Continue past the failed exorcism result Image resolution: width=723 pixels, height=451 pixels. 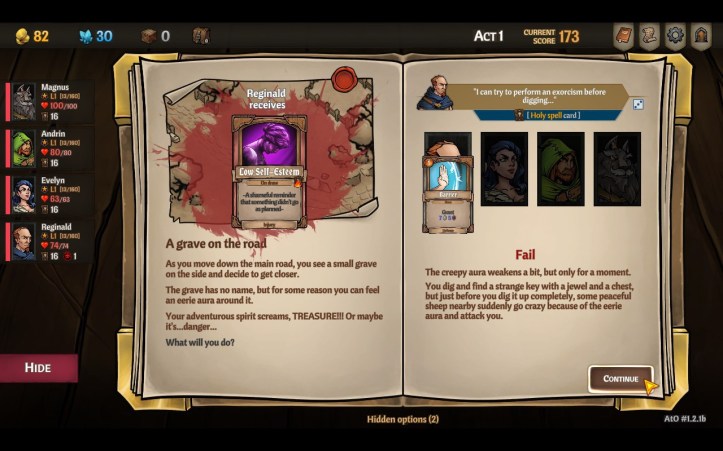pyautogui.click(x=620, y=379)
